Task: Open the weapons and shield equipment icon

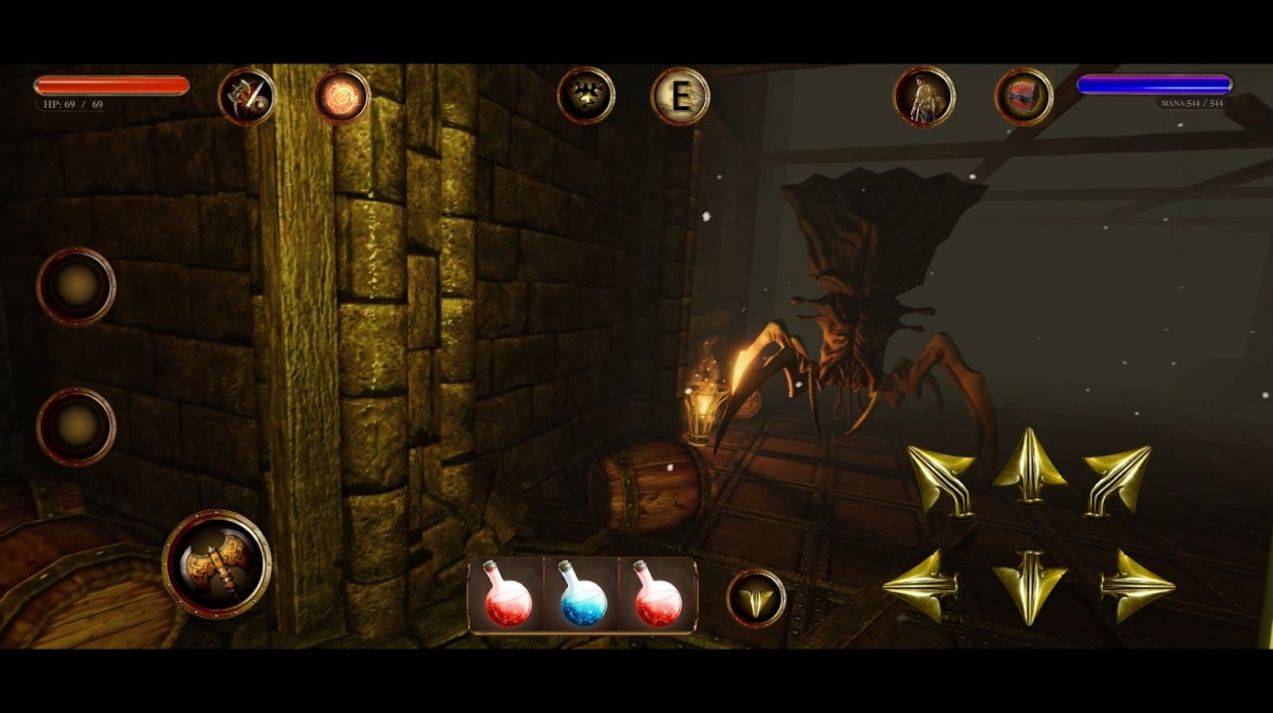Action: (x=247, y=96)
